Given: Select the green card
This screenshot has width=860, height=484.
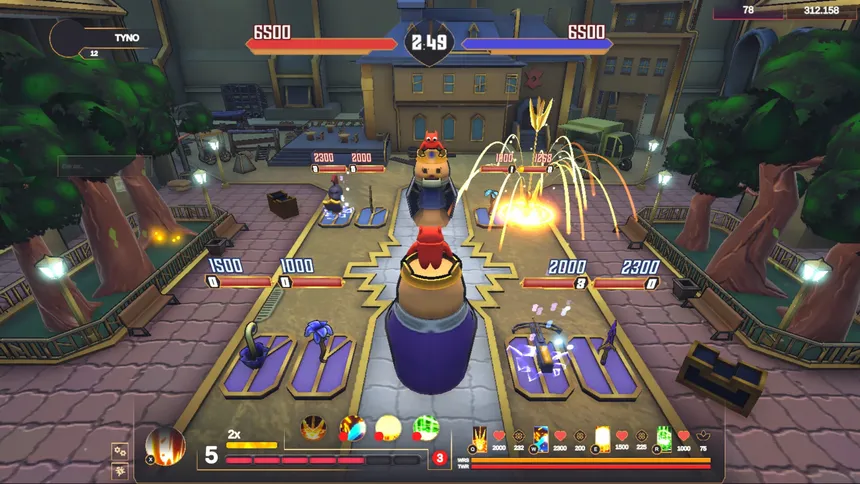Looking at the screenshot, I should [663, 439].
